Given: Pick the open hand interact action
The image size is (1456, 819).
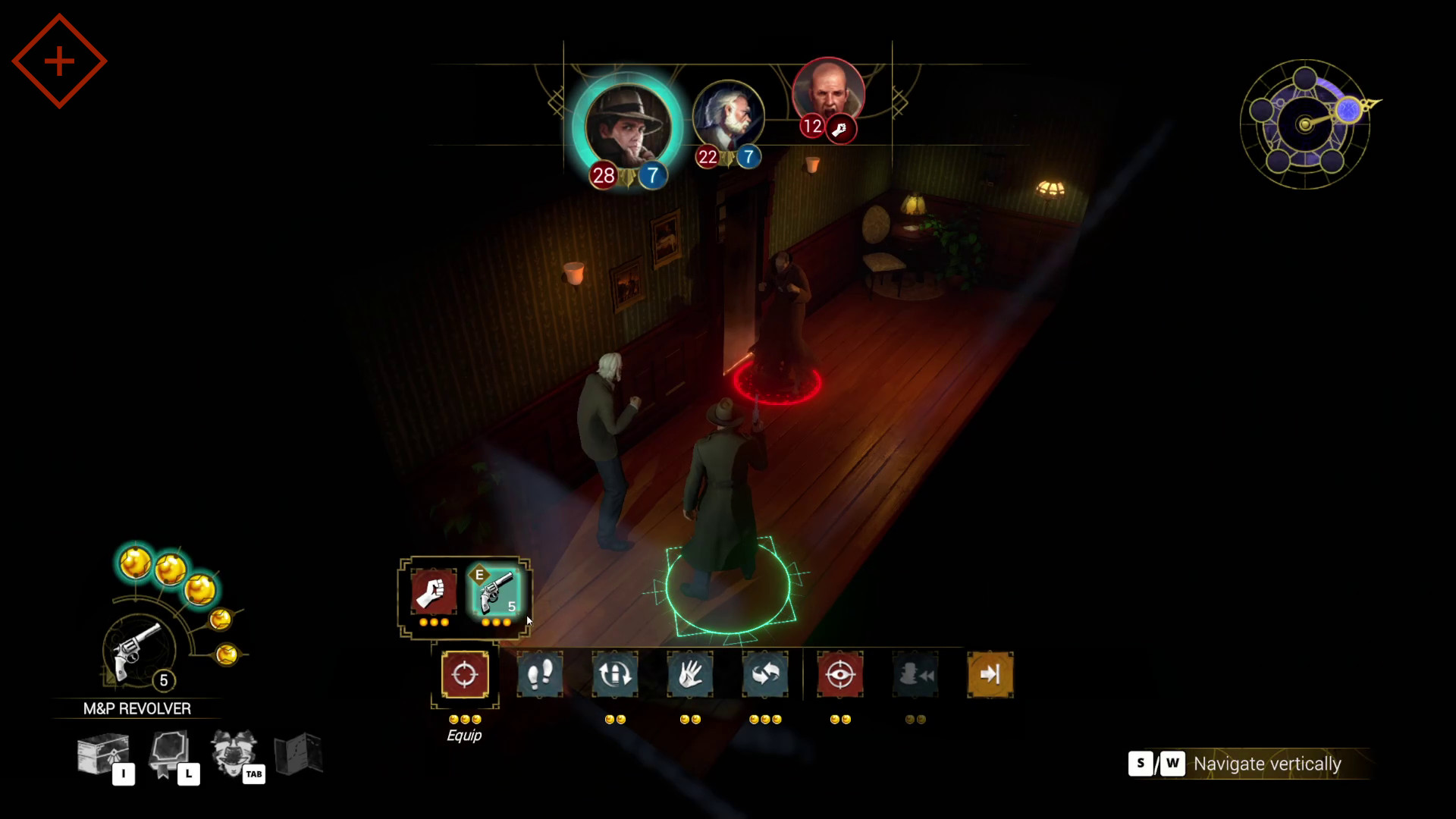Looking at the screenshot, I should point(690,675).
